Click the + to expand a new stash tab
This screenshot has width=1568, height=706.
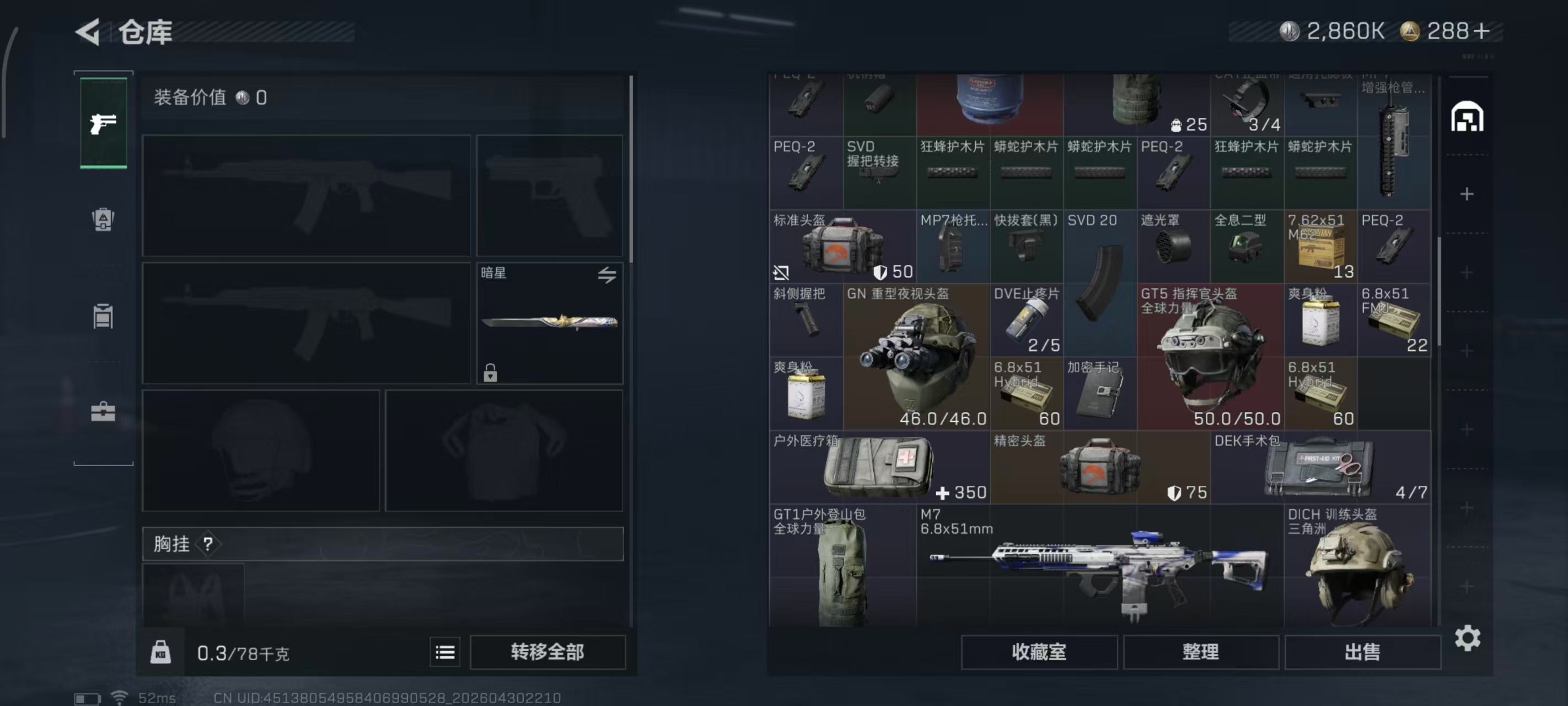pos(1467,194)
